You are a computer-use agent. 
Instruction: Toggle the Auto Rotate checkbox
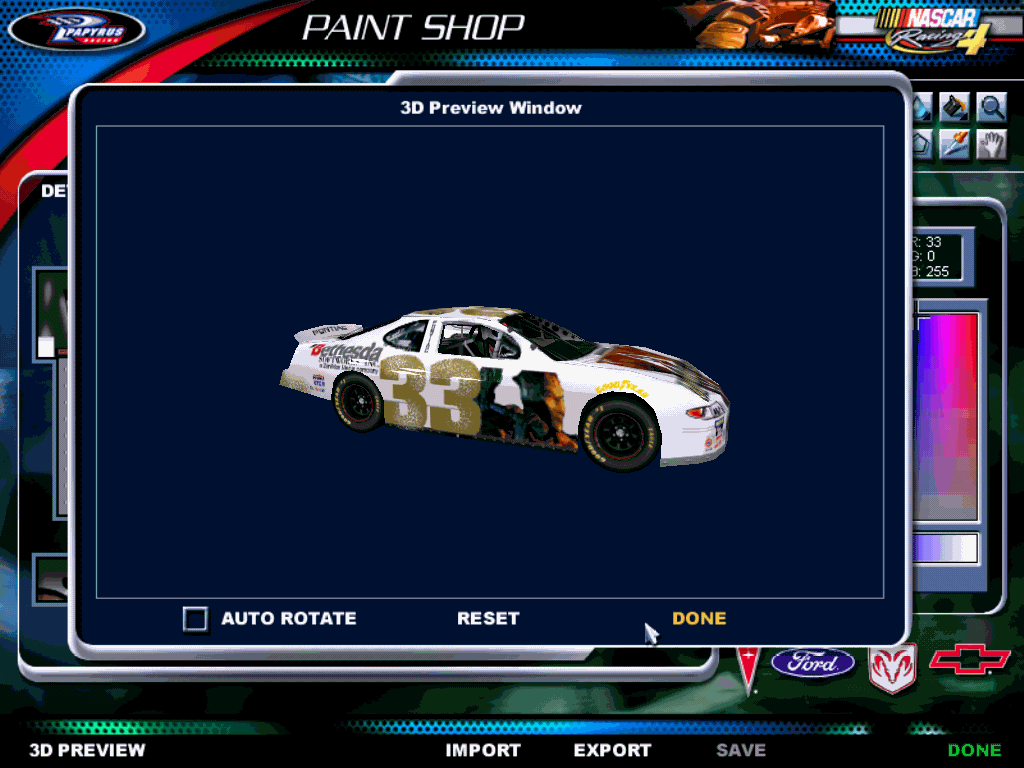[196, 619]
